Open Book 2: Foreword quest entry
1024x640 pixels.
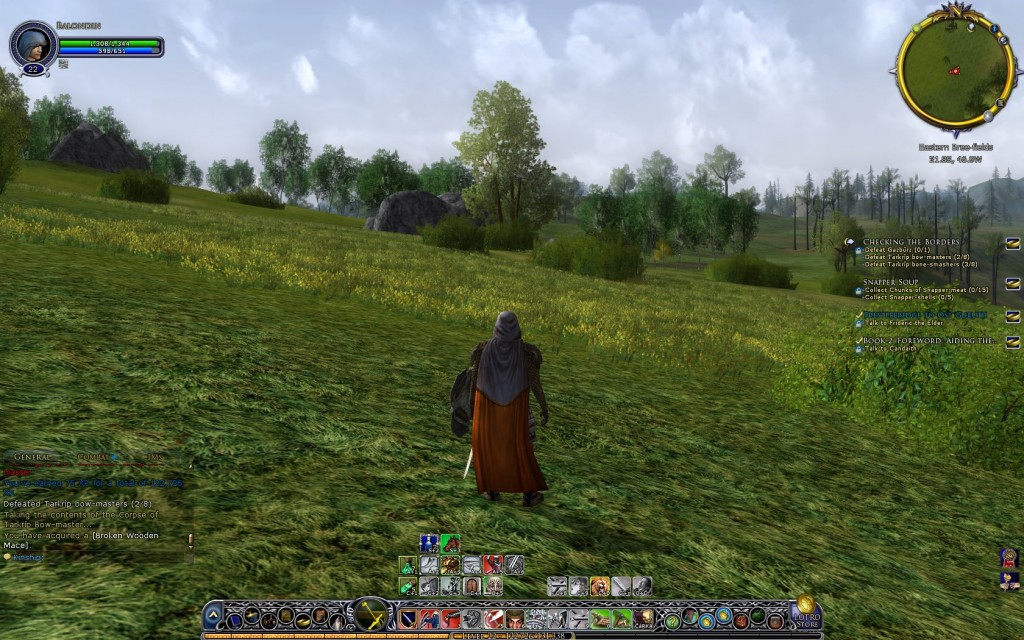point(927,341)
